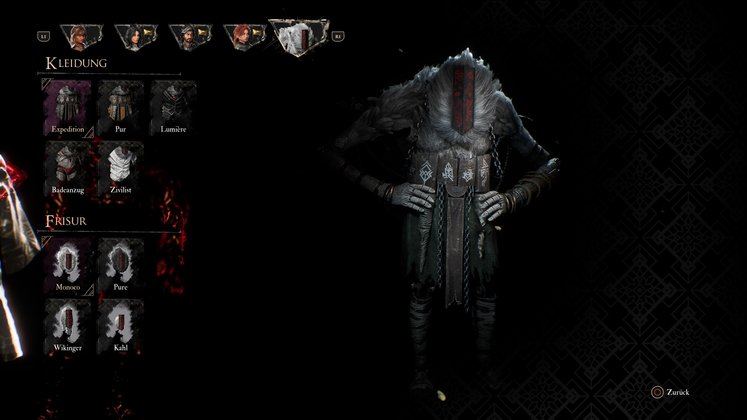This screenshot has width=747, height=420.
Task: Select the Zivilist outfit
Action: click(120, 167)
